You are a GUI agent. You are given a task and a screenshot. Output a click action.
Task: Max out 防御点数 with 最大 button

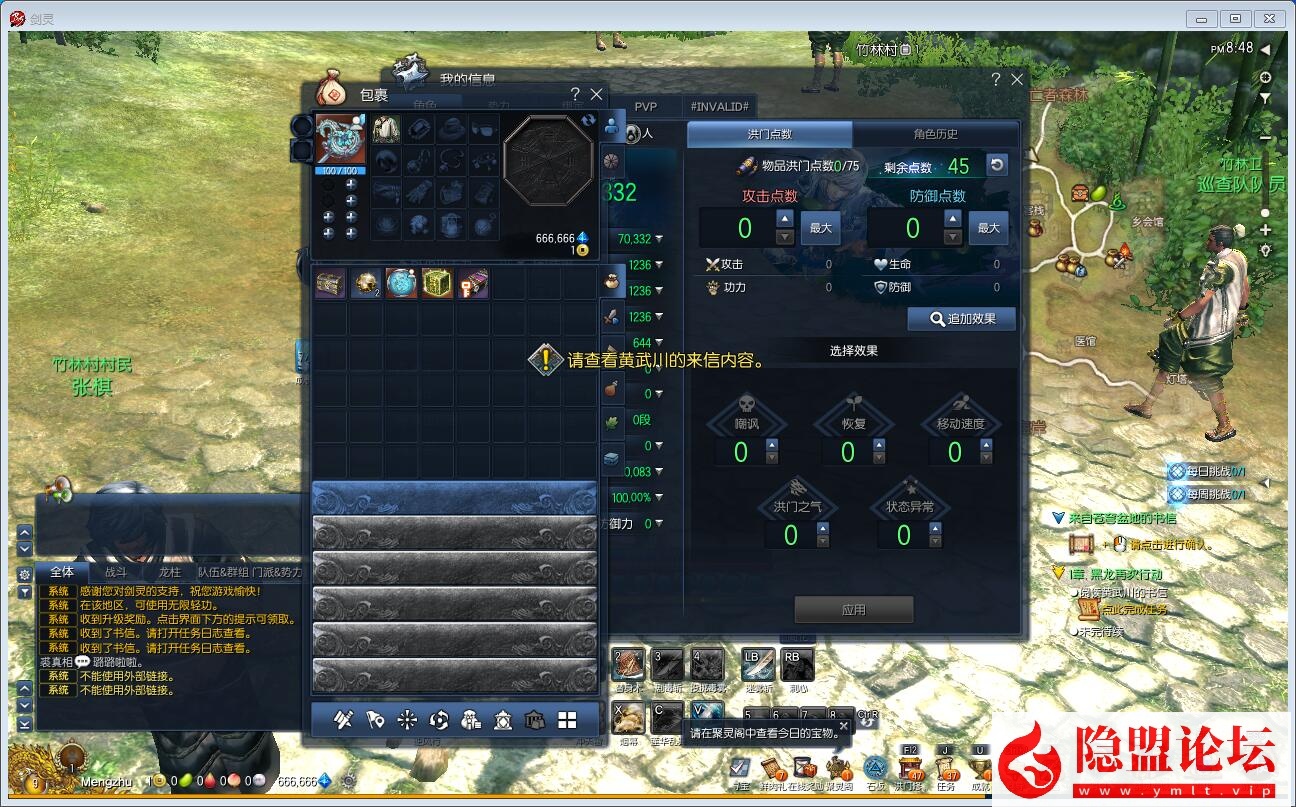click(988, 228)
